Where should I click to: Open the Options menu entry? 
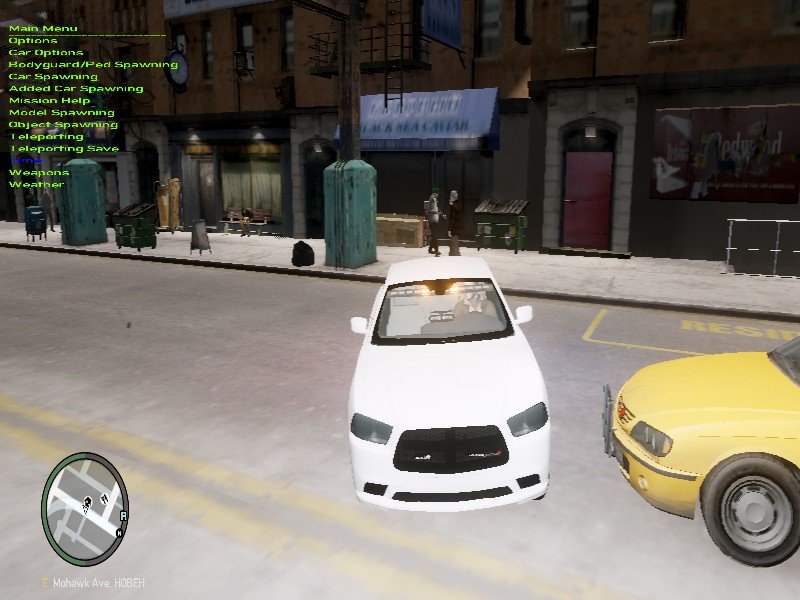[x=28, y=40]
